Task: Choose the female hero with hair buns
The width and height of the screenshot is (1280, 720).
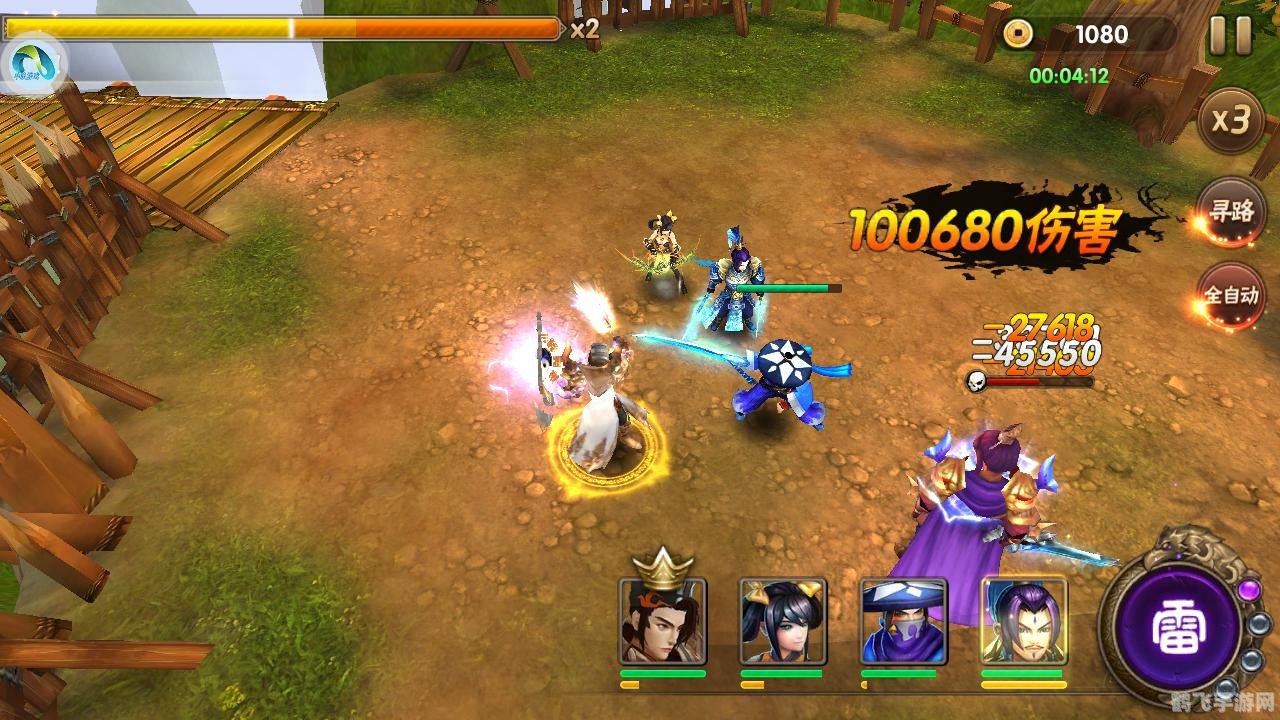Action: [783, 621]
